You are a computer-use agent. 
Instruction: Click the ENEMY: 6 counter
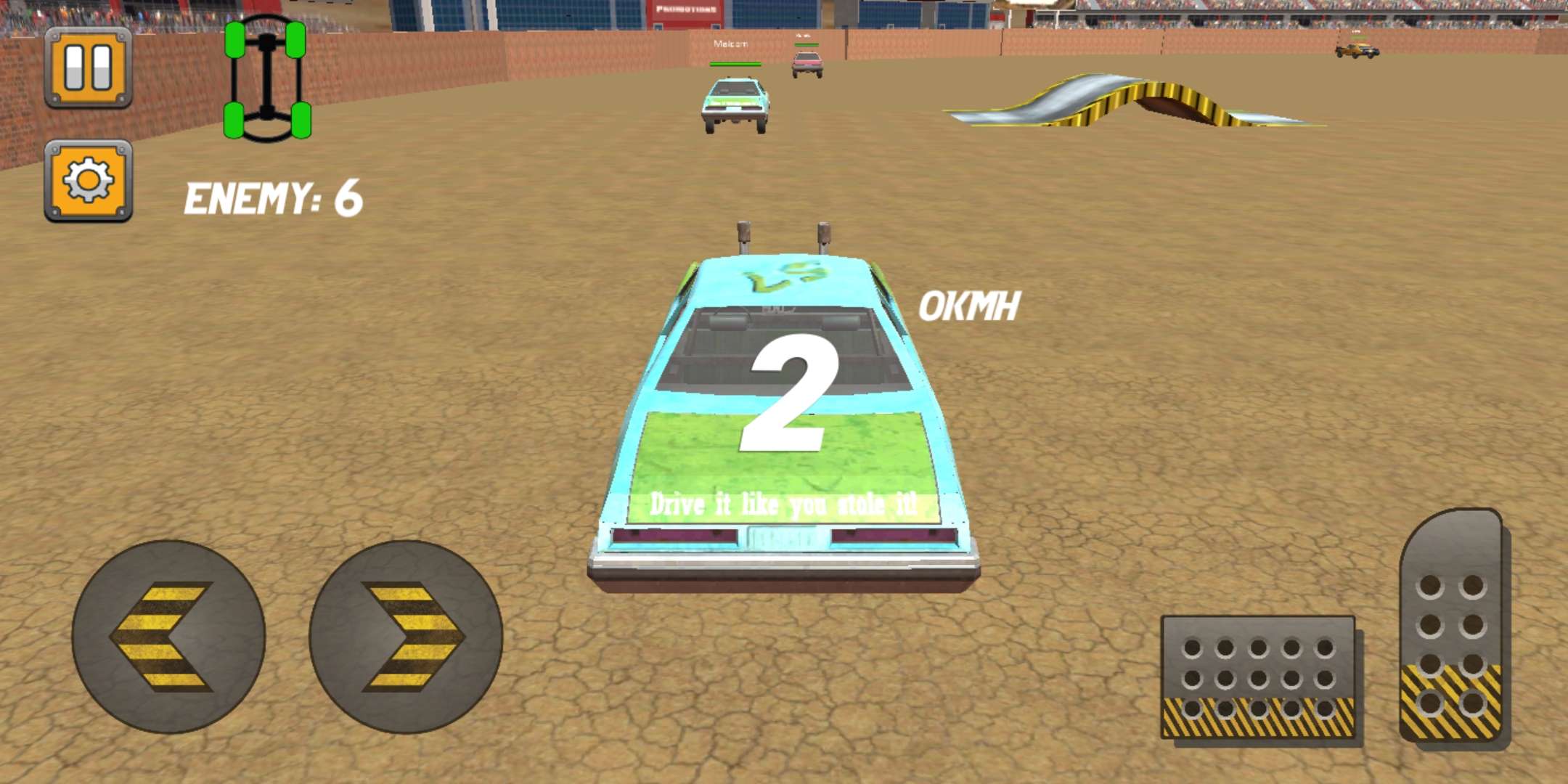(x=274, y=197)
